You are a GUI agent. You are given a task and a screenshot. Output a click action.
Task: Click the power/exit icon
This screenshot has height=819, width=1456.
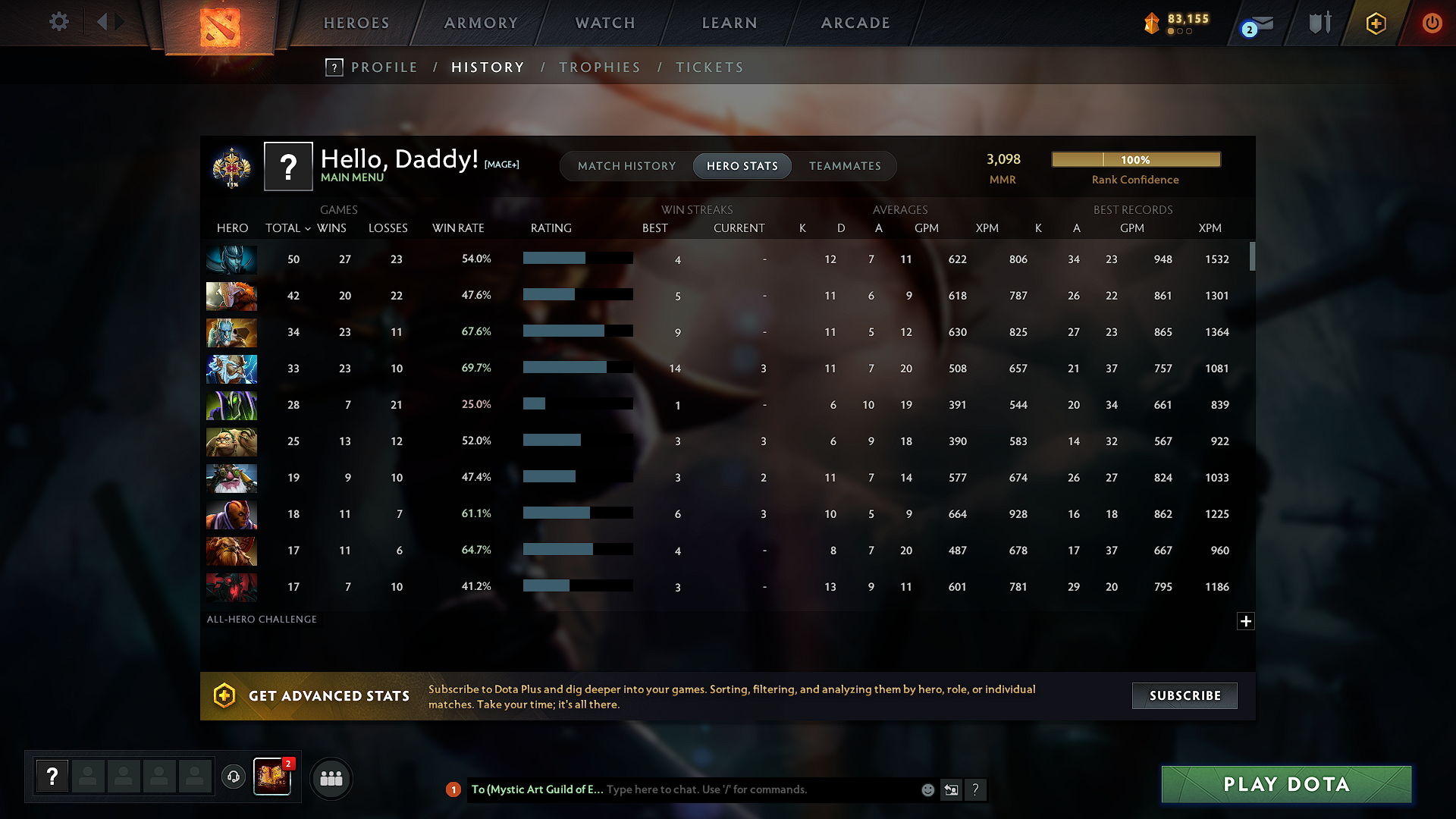pyautogui.click(x=1432, y=23)
